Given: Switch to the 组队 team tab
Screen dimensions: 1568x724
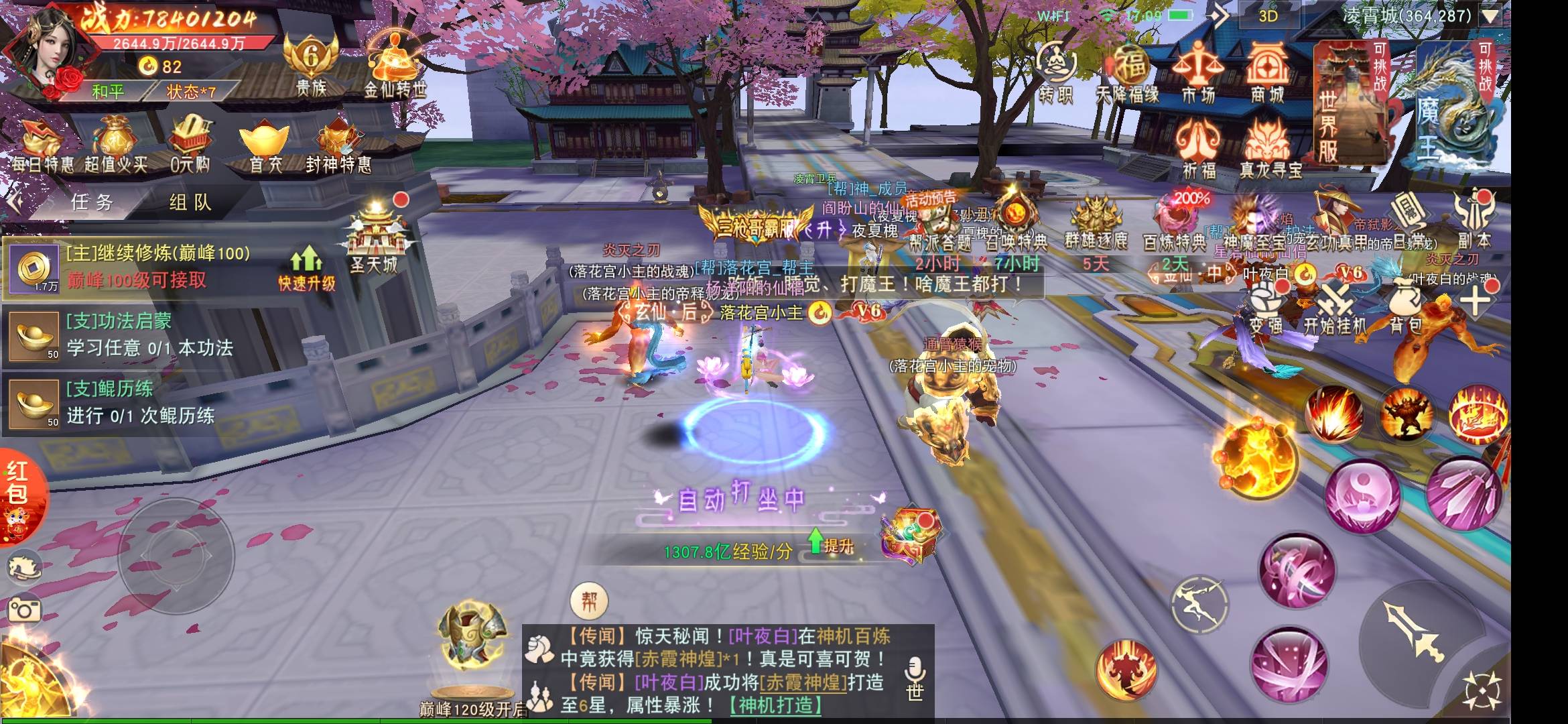Looking at the screenshot, I should (190, 202).
